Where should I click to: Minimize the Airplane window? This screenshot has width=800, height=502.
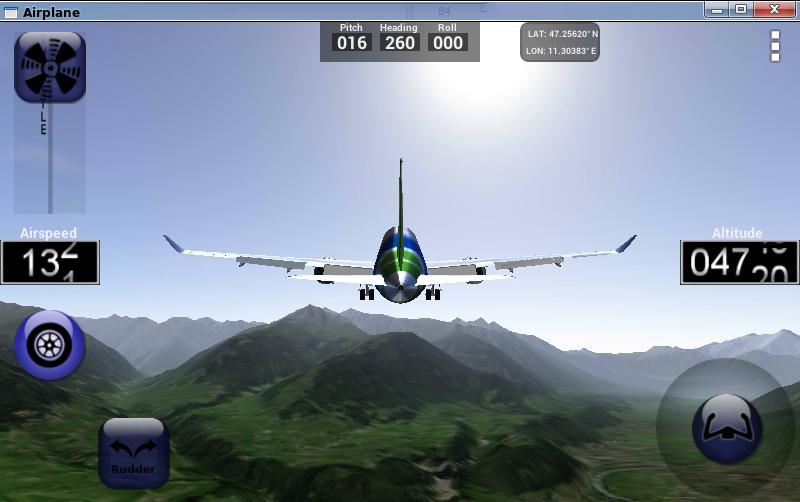point(716,10)
